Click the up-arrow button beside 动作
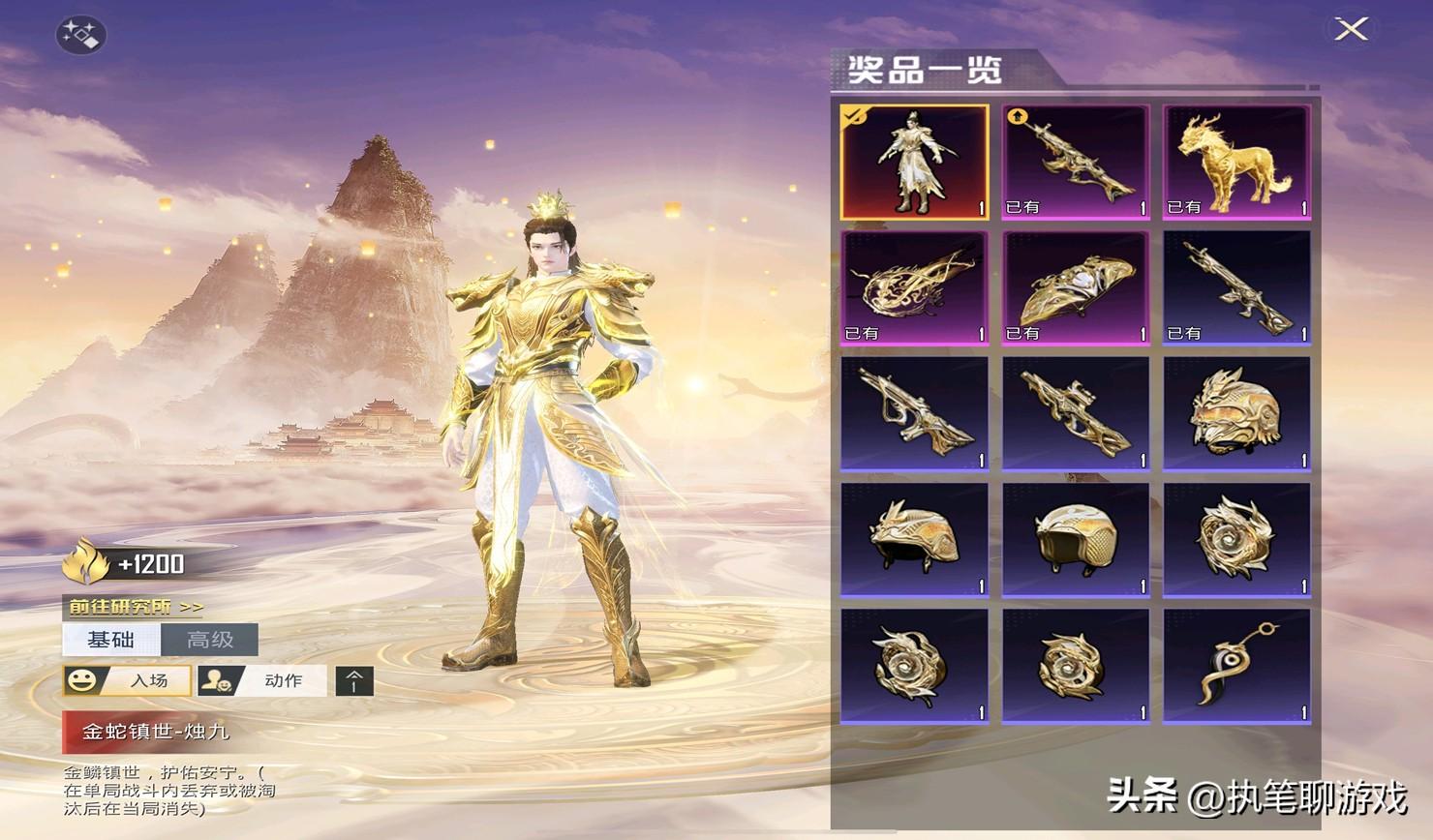The image size is (1433, 840). click(x=354, y=681)
